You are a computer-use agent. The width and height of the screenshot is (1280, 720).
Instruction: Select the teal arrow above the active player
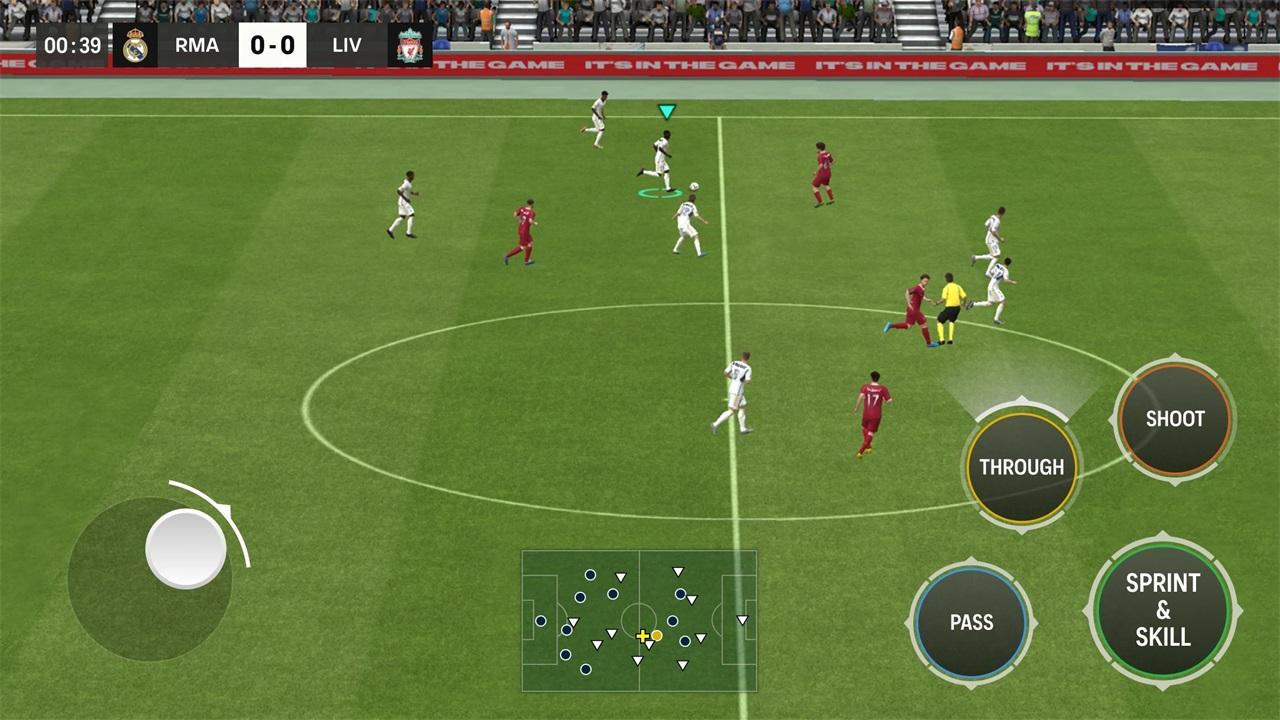tap(667, 112)
